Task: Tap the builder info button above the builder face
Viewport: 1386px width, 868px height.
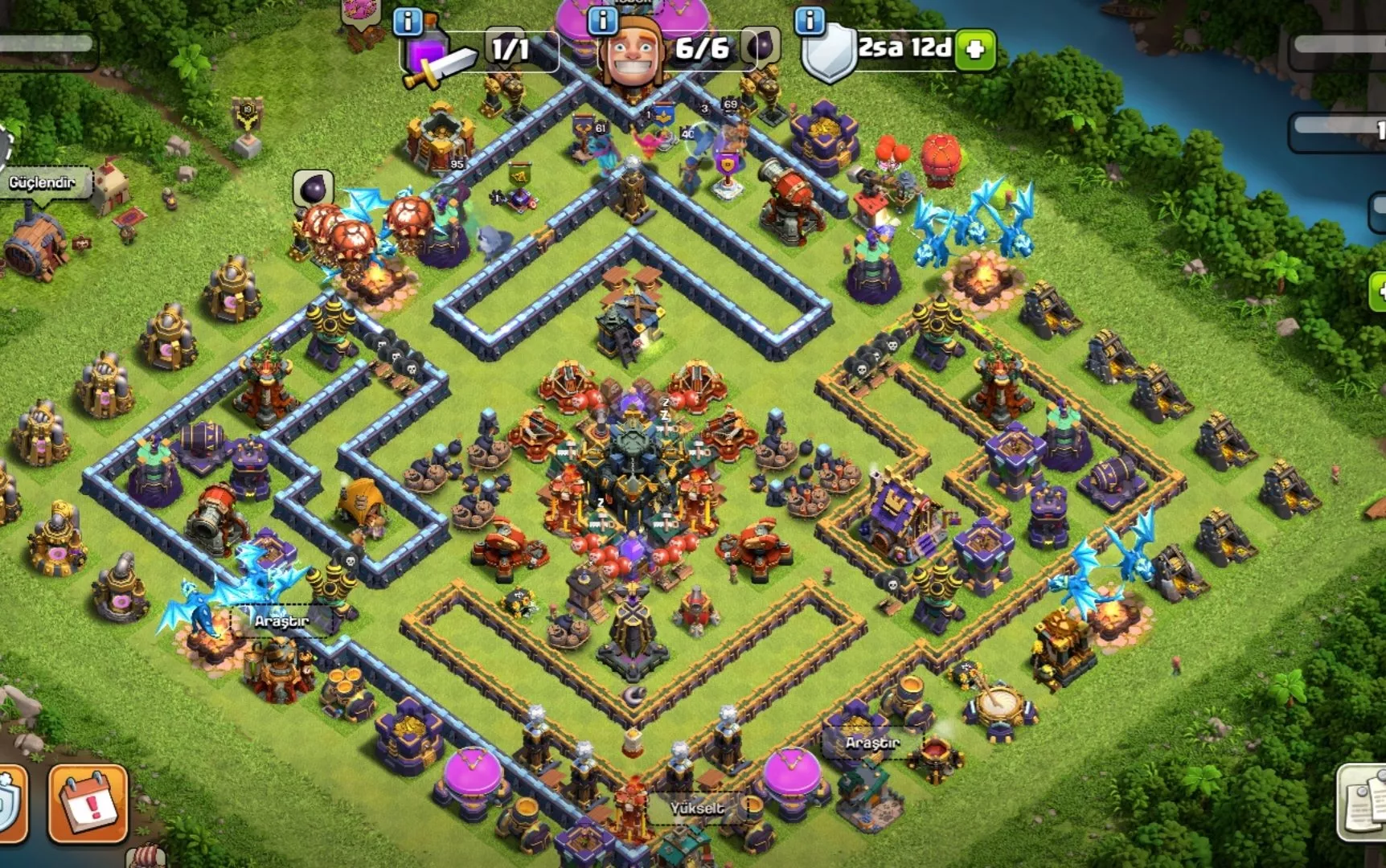Action: [x=602, y=20]
